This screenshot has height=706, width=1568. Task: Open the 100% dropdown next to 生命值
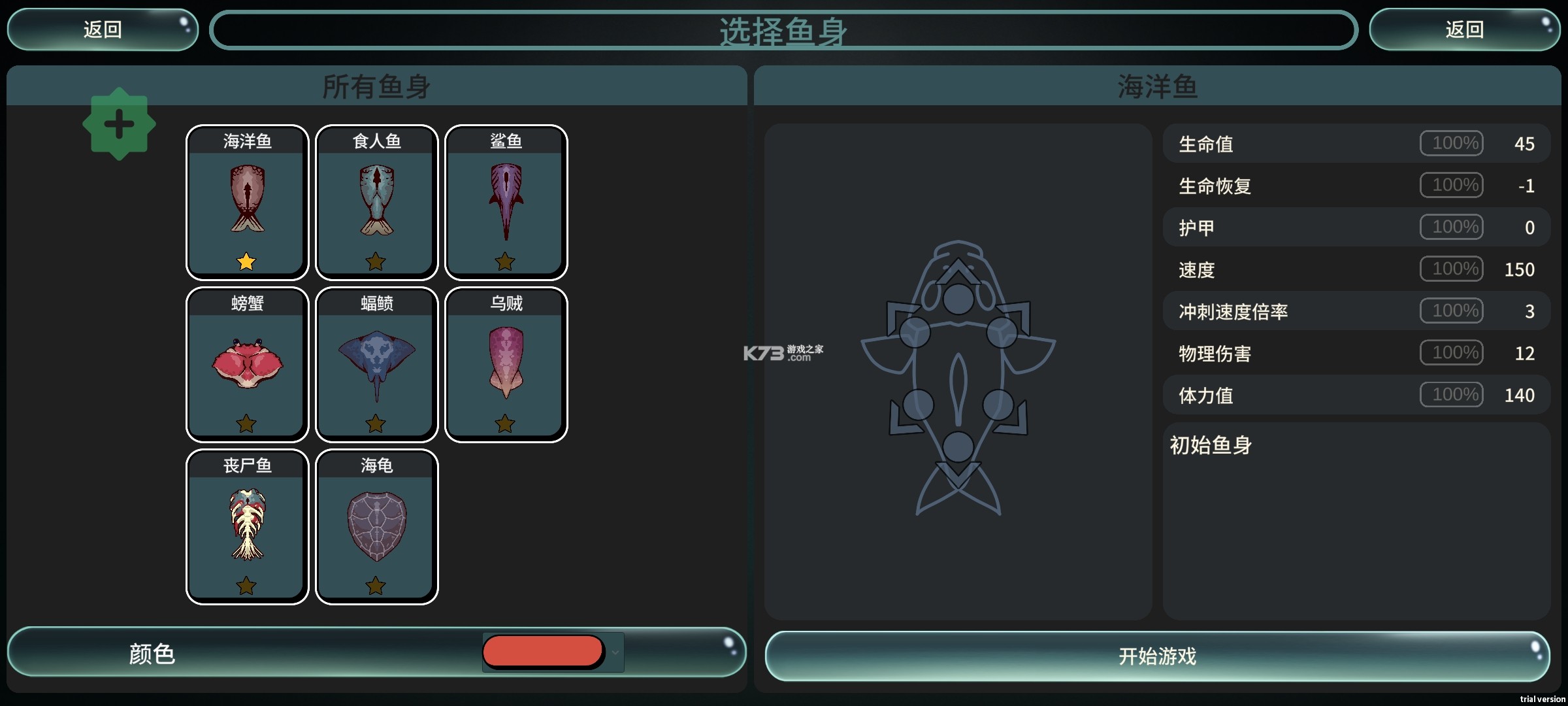tap(1452, 143)
